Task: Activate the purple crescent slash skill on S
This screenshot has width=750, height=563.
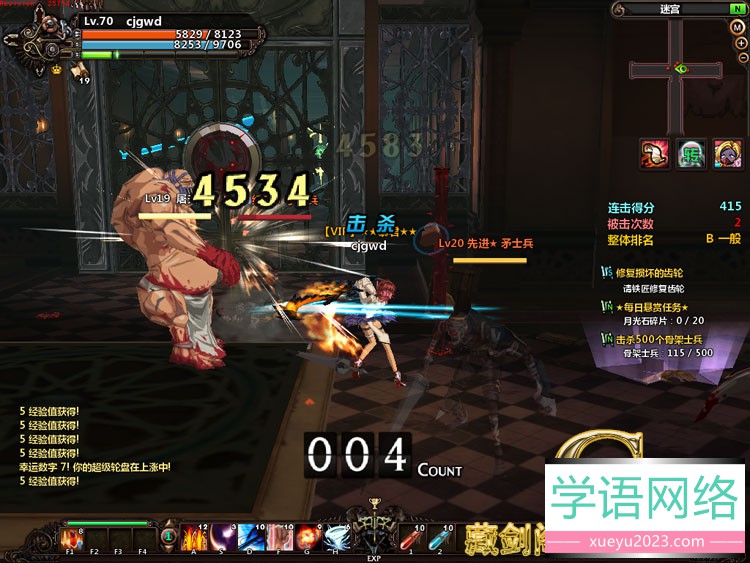Action: pos(221,537)
